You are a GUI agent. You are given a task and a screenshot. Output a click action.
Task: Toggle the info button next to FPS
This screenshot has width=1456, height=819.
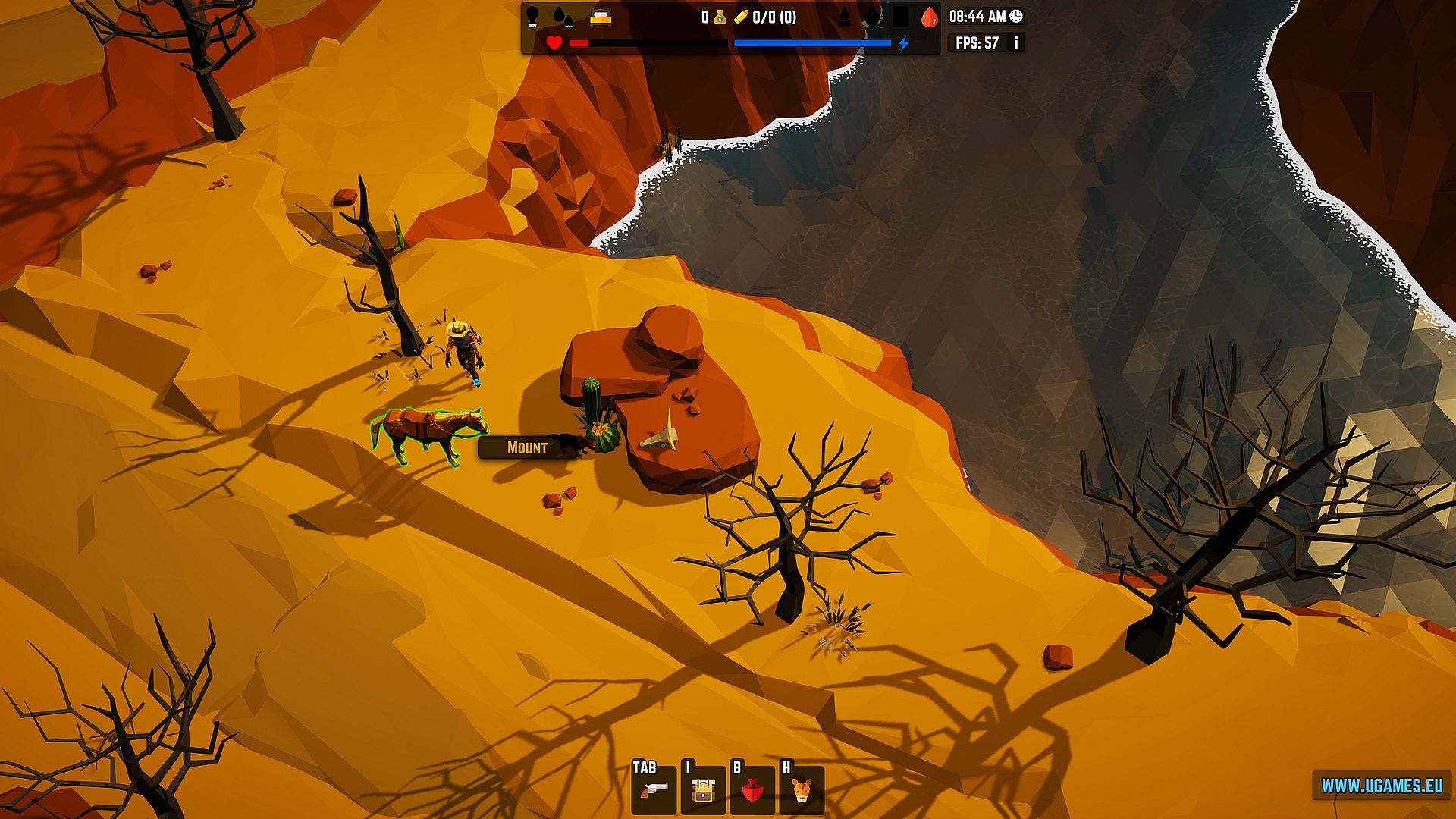1015,43
